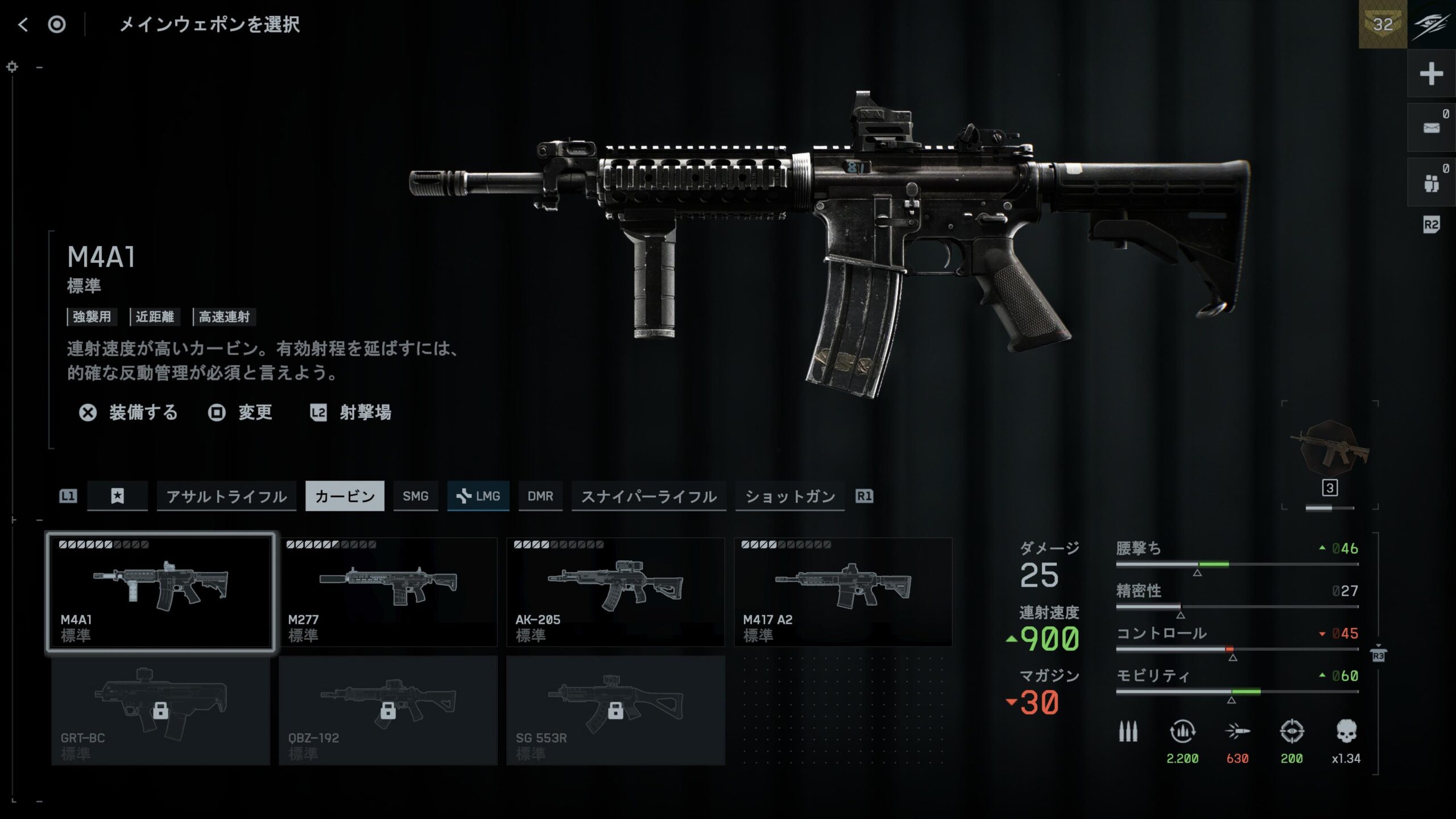This screenshot has width=1456, height=819.
Task: Open the スナイパーライフル tab
Action: coord(648,496)
